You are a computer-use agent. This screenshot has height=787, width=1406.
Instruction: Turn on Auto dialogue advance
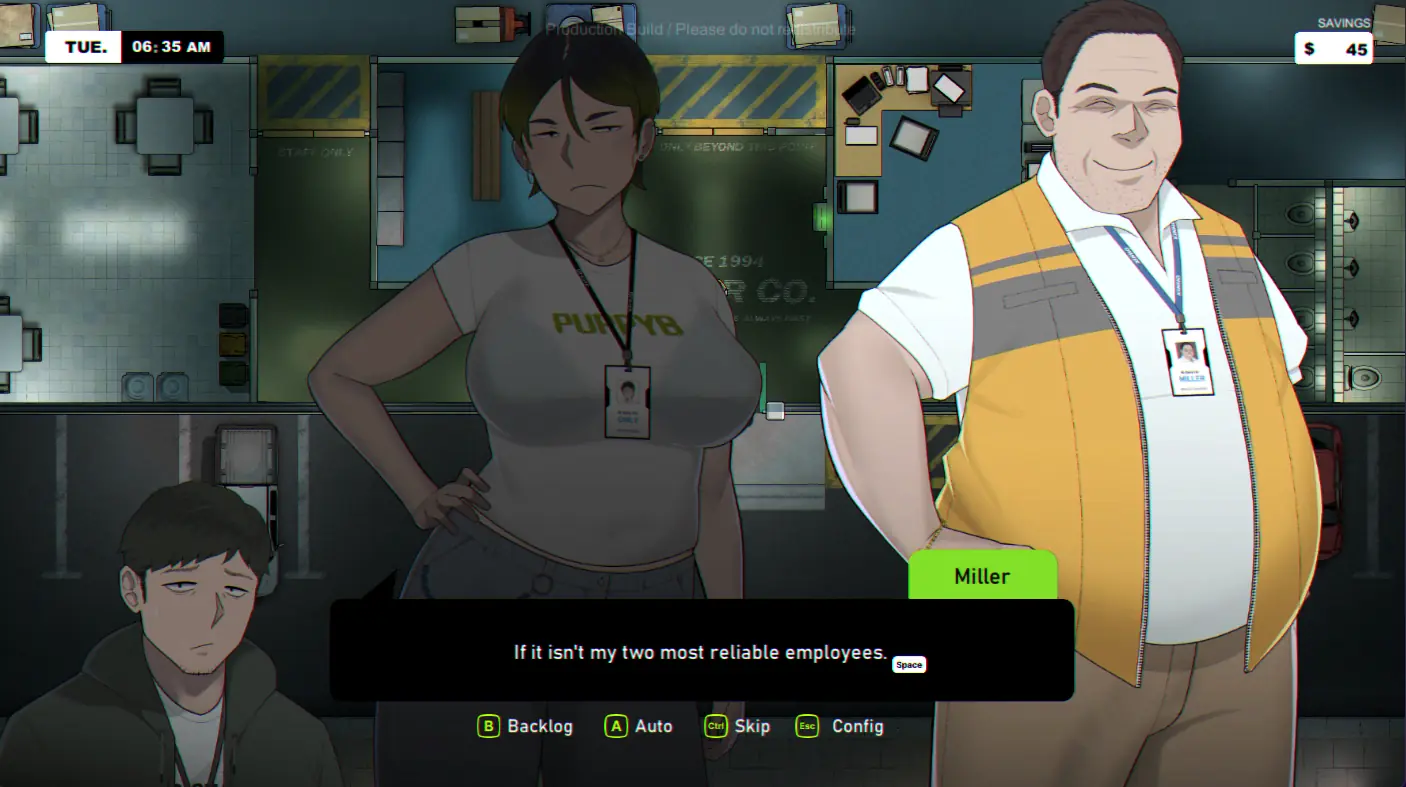[x=640, y=727]
